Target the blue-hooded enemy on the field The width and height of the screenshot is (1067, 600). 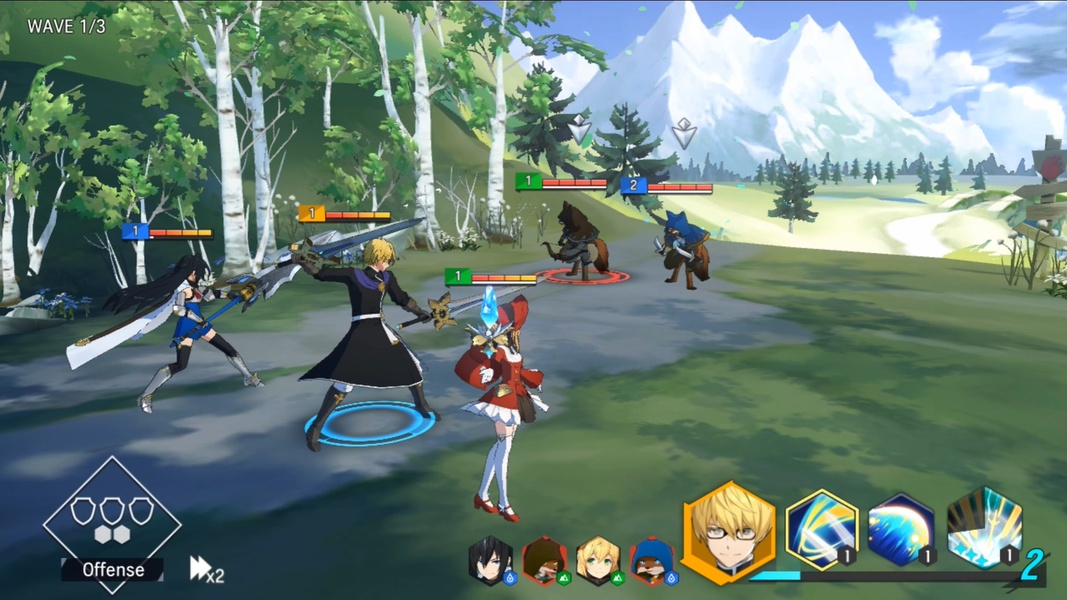click(682, 247)
